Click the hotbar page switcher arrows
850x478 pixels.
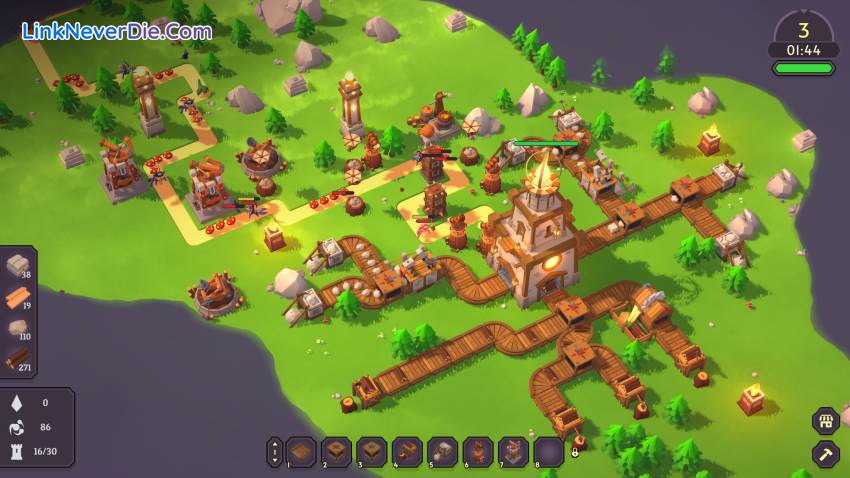click(x=275, y=452)
